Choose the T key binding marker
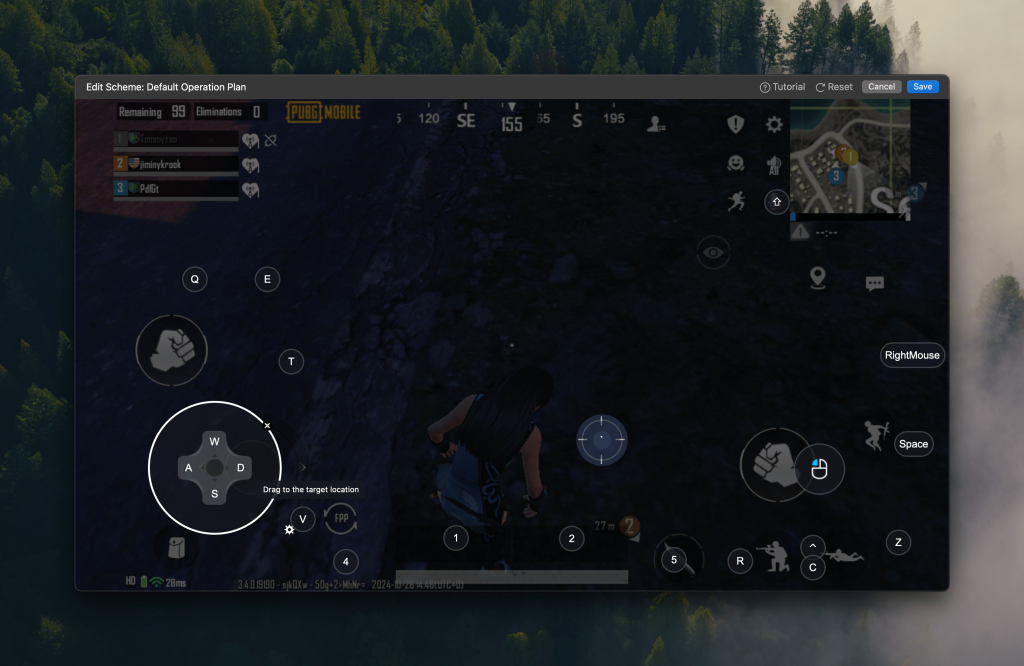 coord(291,362)
